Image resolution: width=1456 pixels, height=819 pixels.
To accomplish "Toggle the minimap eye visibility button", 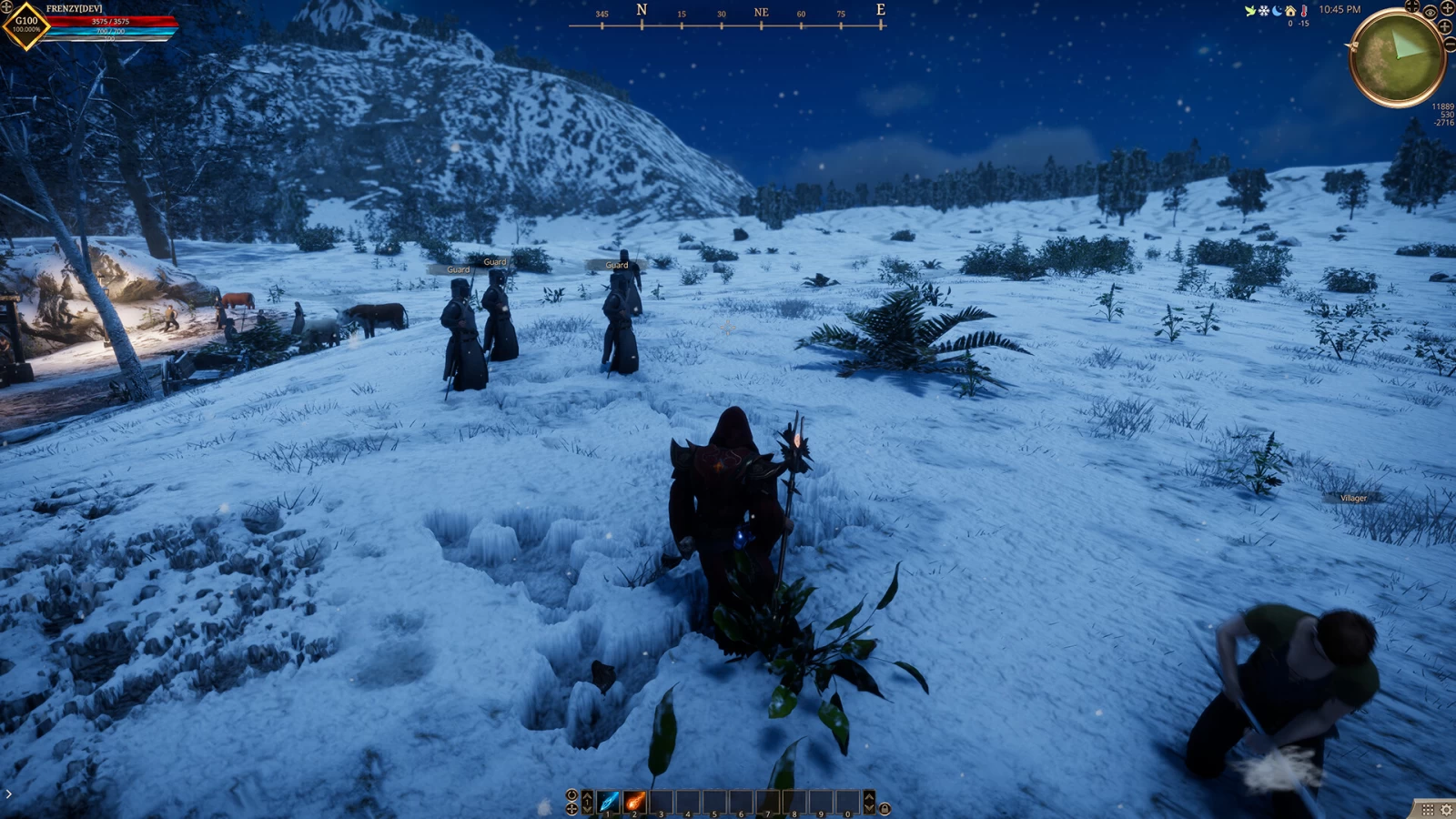I will (1431, 12).
